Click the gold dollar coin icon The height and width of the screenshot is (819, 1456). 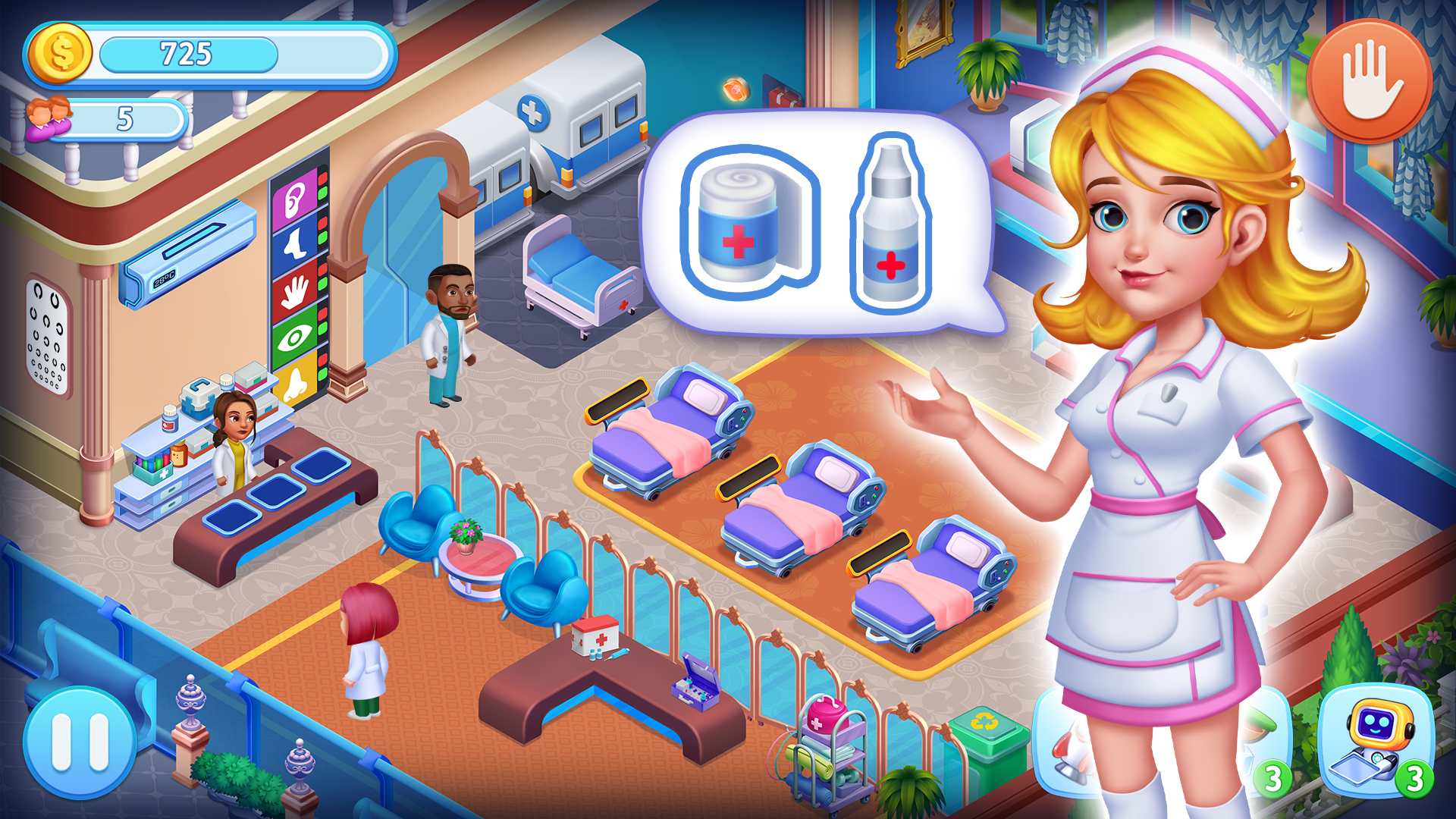pyautogui.click(x=61, y=52)
